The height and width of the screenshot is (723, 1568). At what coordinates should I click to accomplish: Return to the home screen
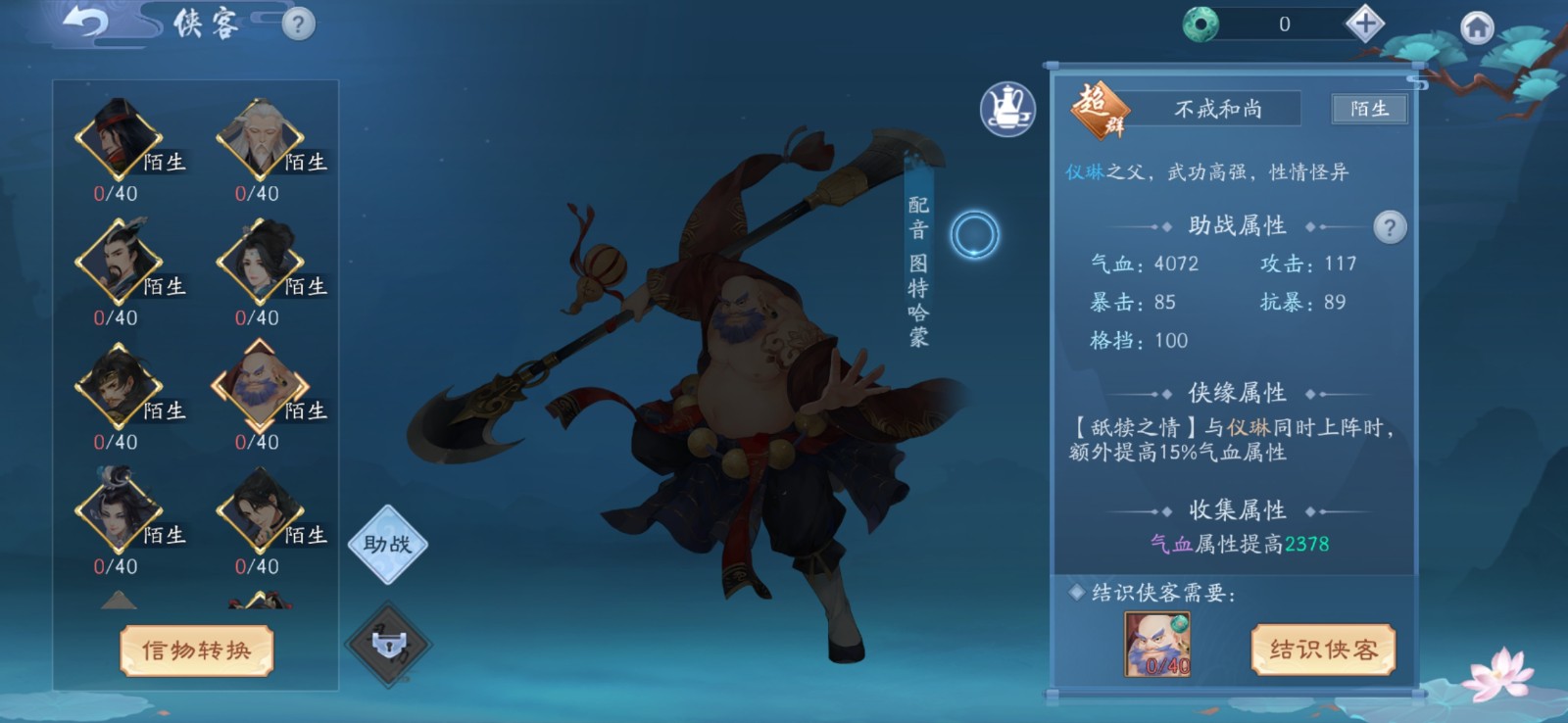[1477, 26]
